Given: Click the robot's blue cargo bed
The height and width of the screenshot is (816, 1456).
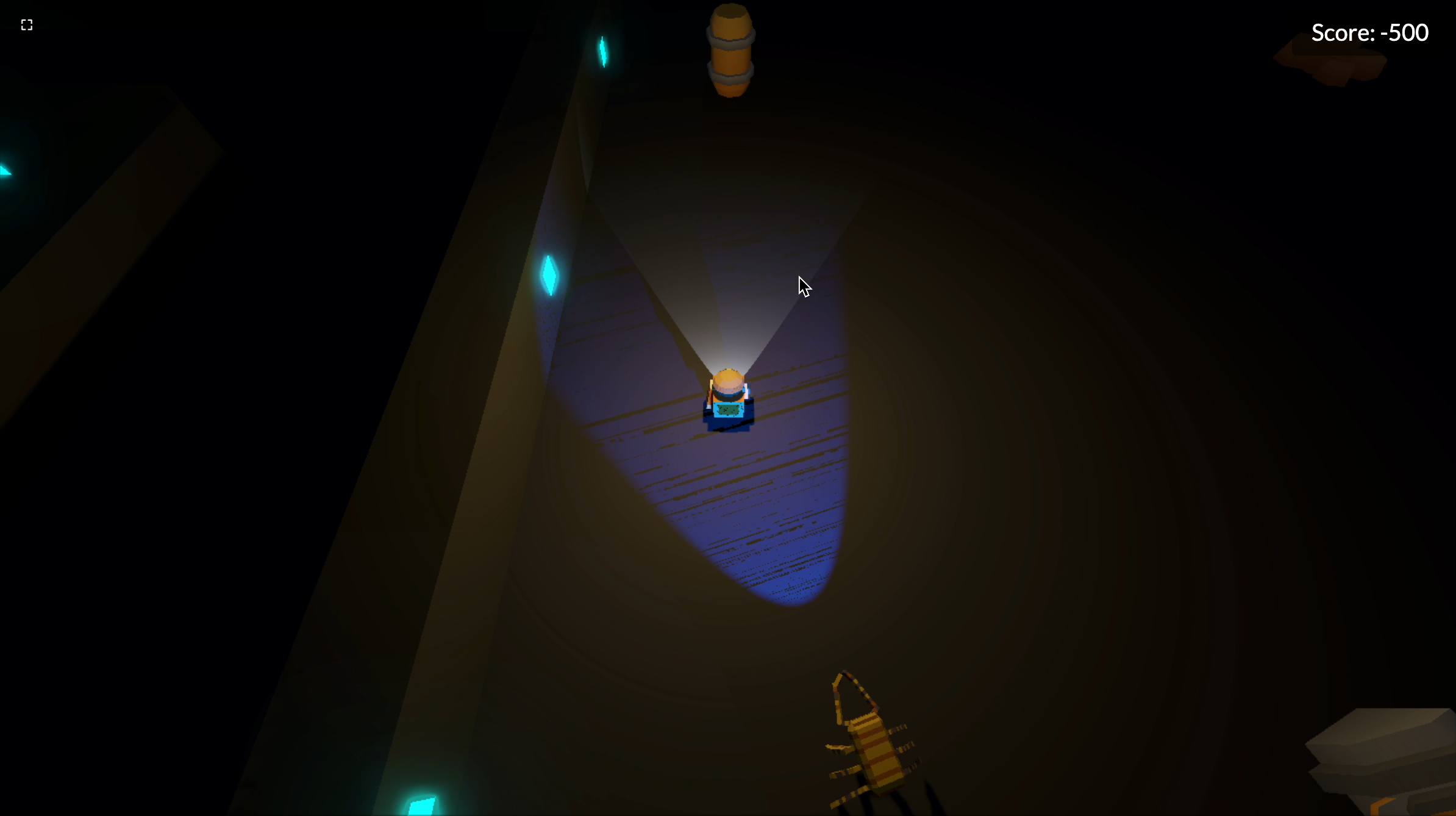Looking at the screenshot, I should [729, 412].
